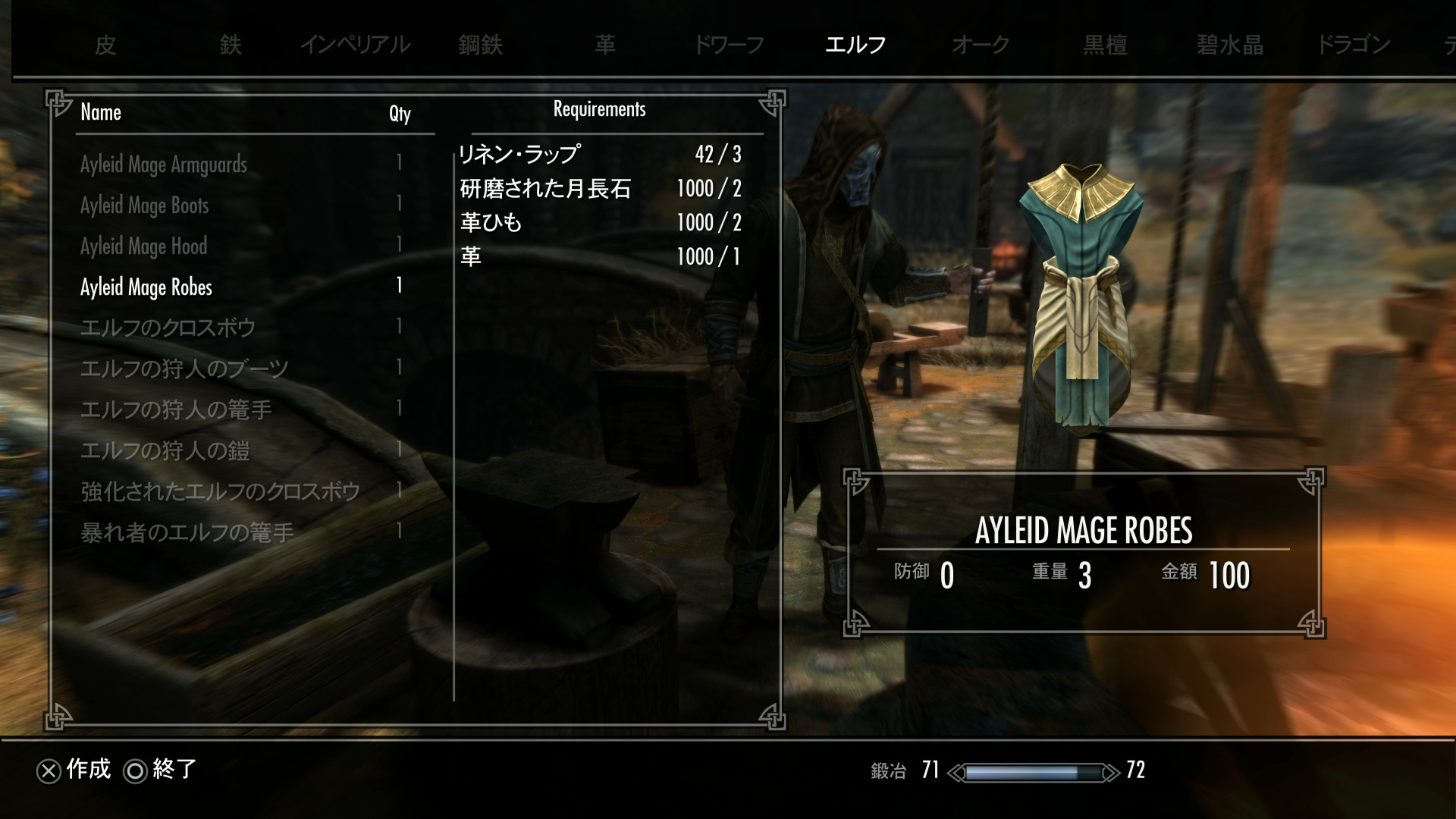Choose the 暴れ者のエルフの篭手 recipe
This screenshot has height=819, width=1456.
click(187, 533)
